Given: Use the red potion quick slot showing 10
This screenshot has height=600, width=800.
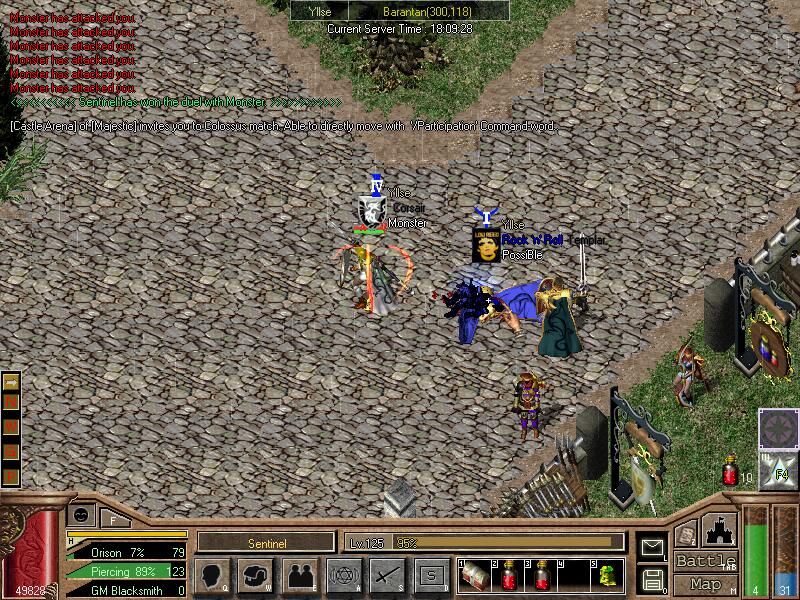Looking at the screenshot, I should [x=730, y=474].
